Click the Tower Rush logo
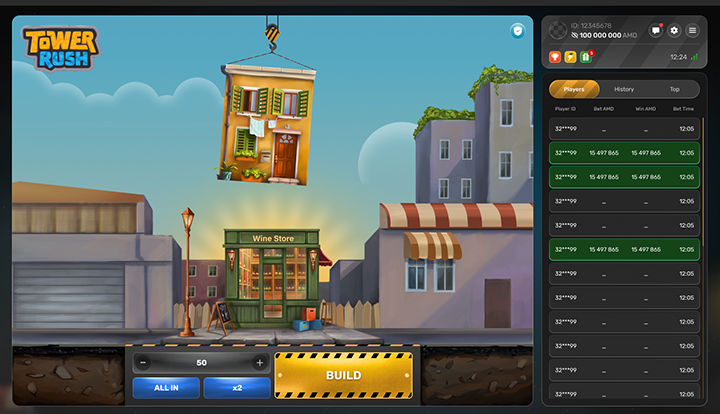The width and height of the screenshot is (720, 414). click(x=61, y=47)
